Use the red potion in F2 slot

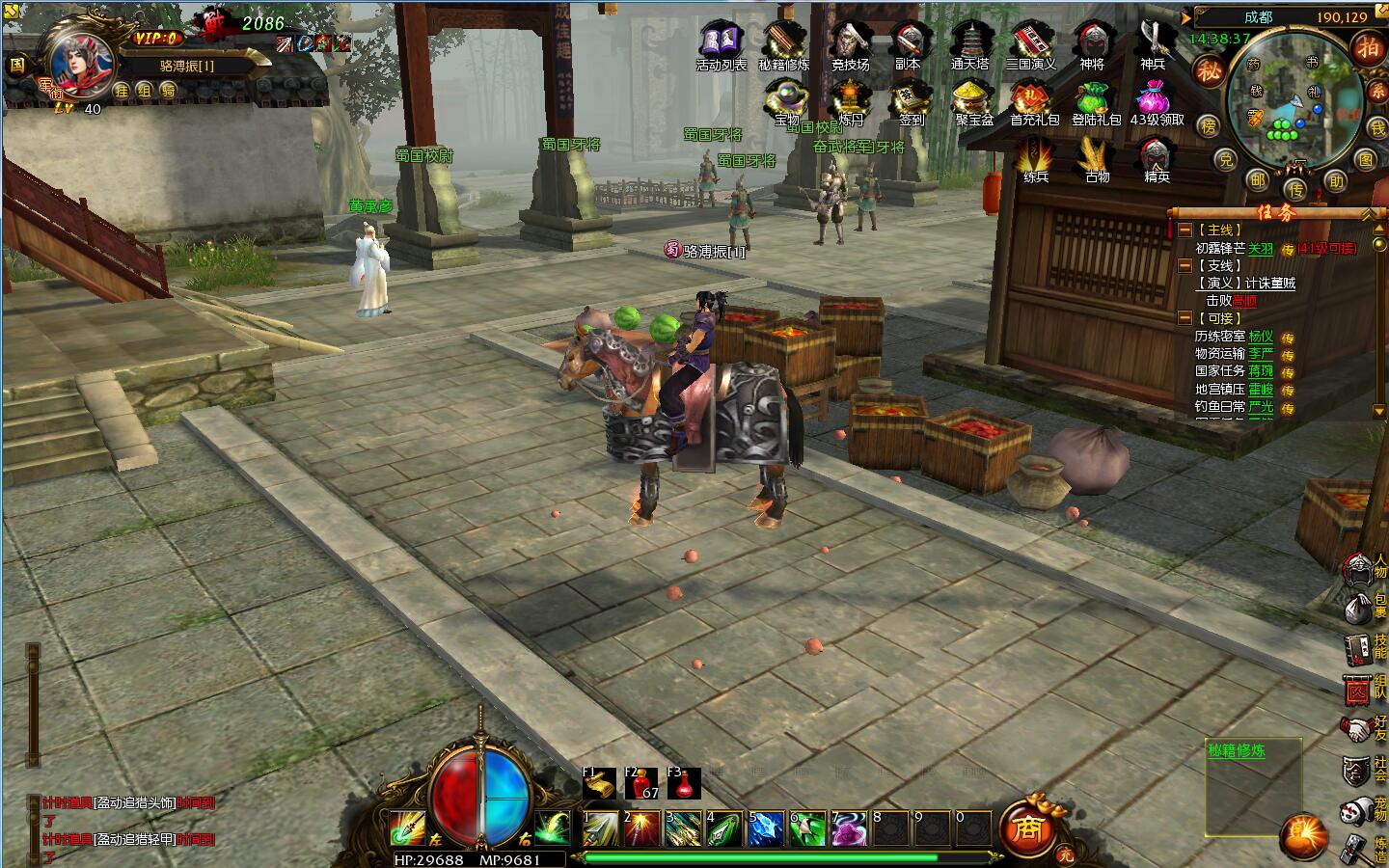641,783
